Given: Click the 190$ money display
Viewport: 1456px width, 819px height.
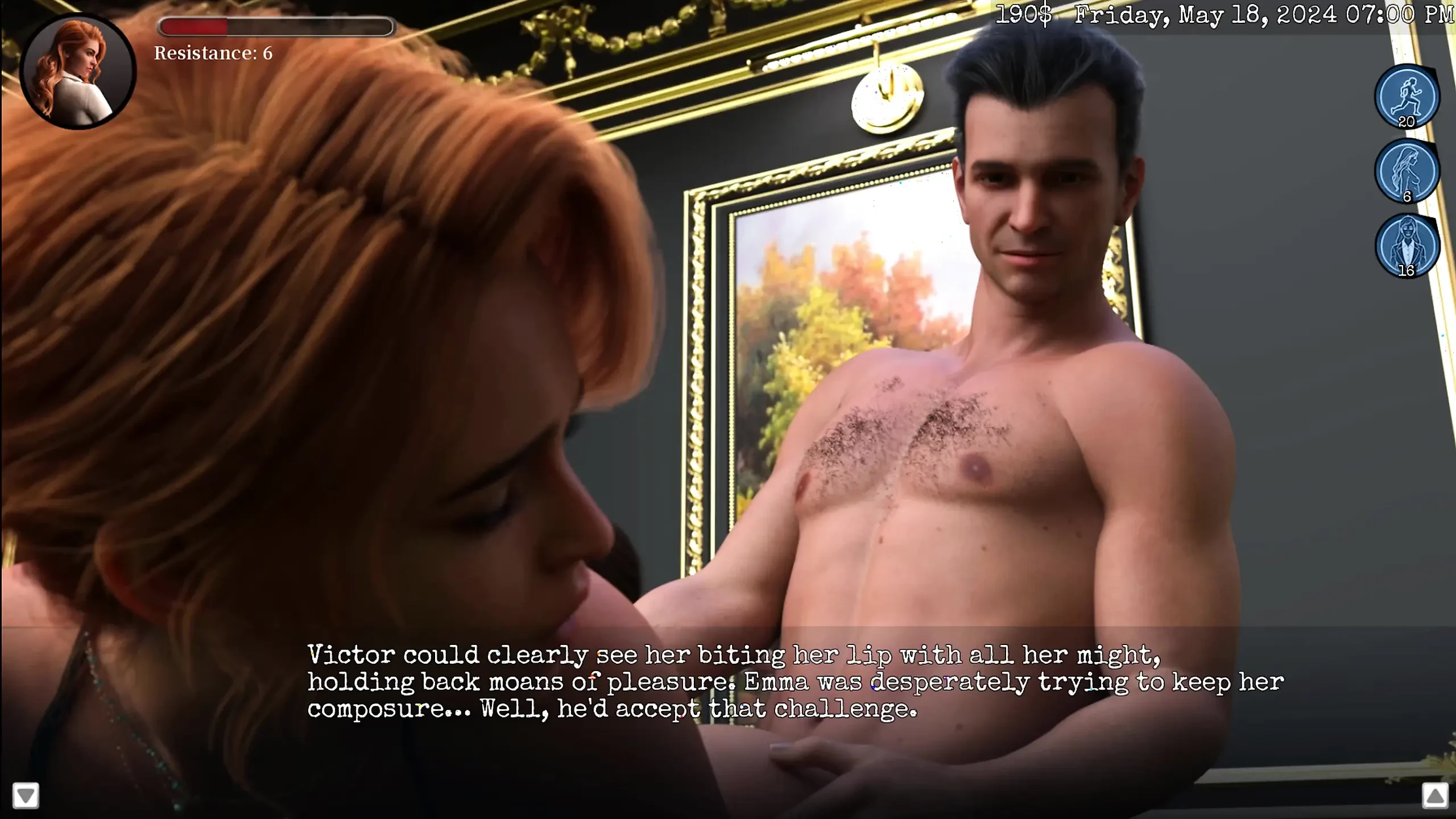Looking at the screenshot, I should click(x=1024, y=14).
